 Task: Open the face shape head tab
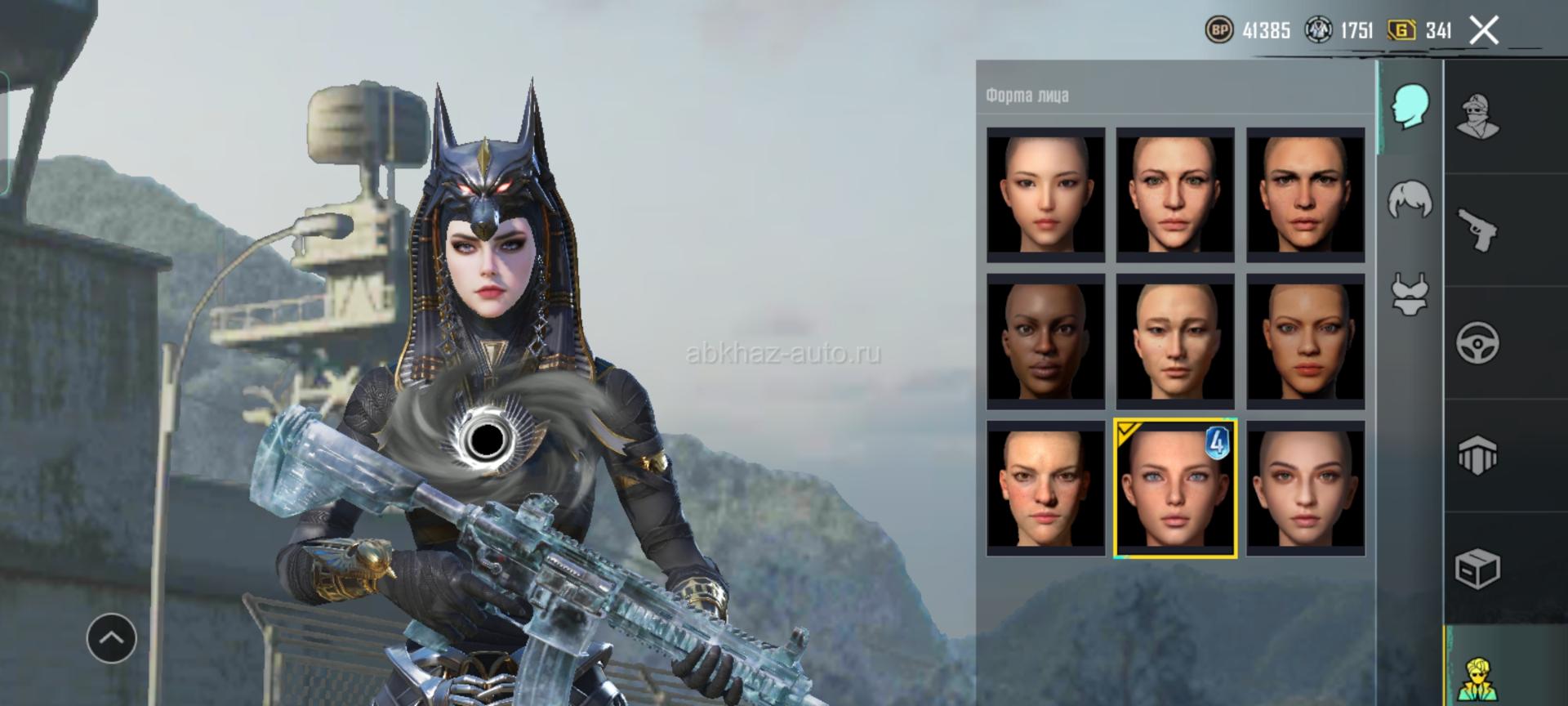point(1410,106)
